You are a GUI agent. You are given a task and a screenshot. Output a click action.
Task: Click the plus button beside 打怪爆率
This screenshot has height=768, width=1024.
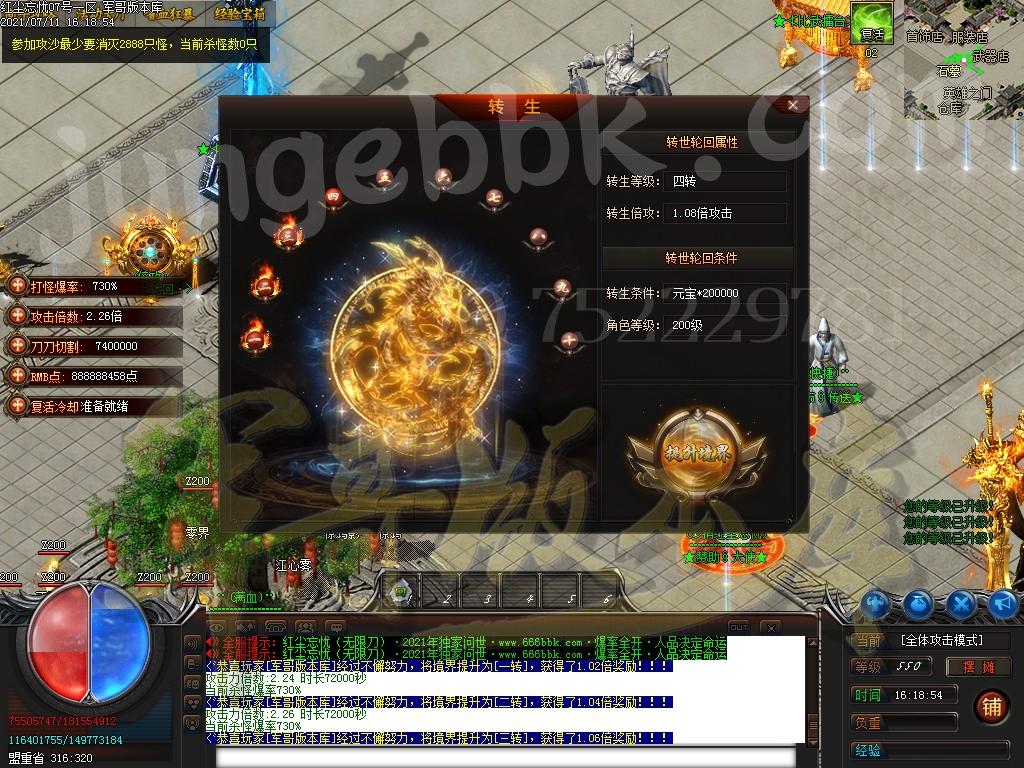tap(16, 286)
